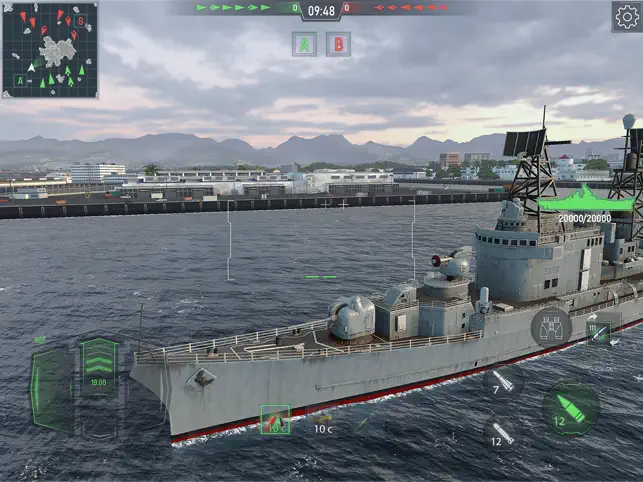Select capture point B indicator

point(338,44)
